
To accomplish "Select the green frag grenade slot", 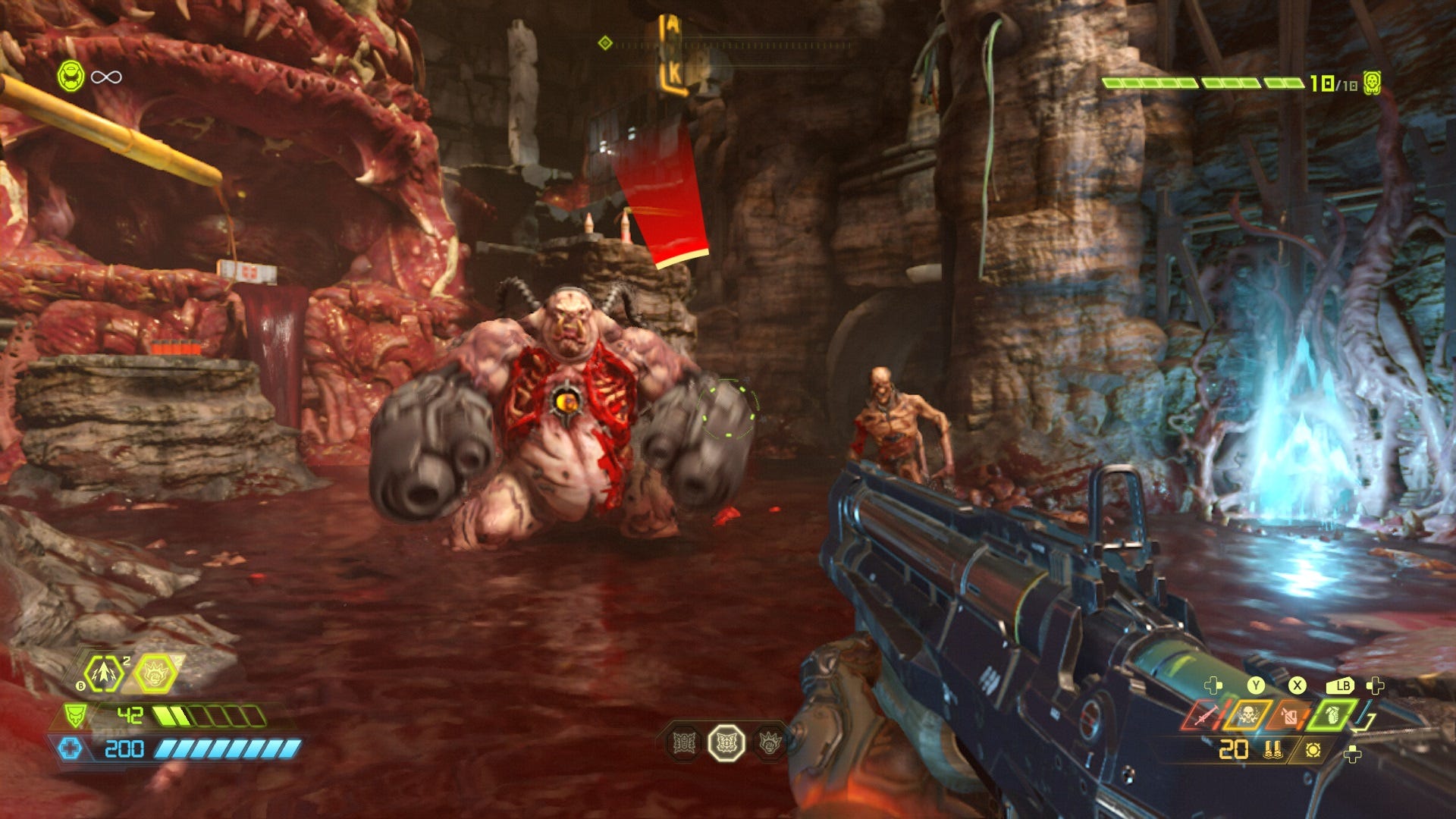I will pyautogui.click(x=1331, y=715).
